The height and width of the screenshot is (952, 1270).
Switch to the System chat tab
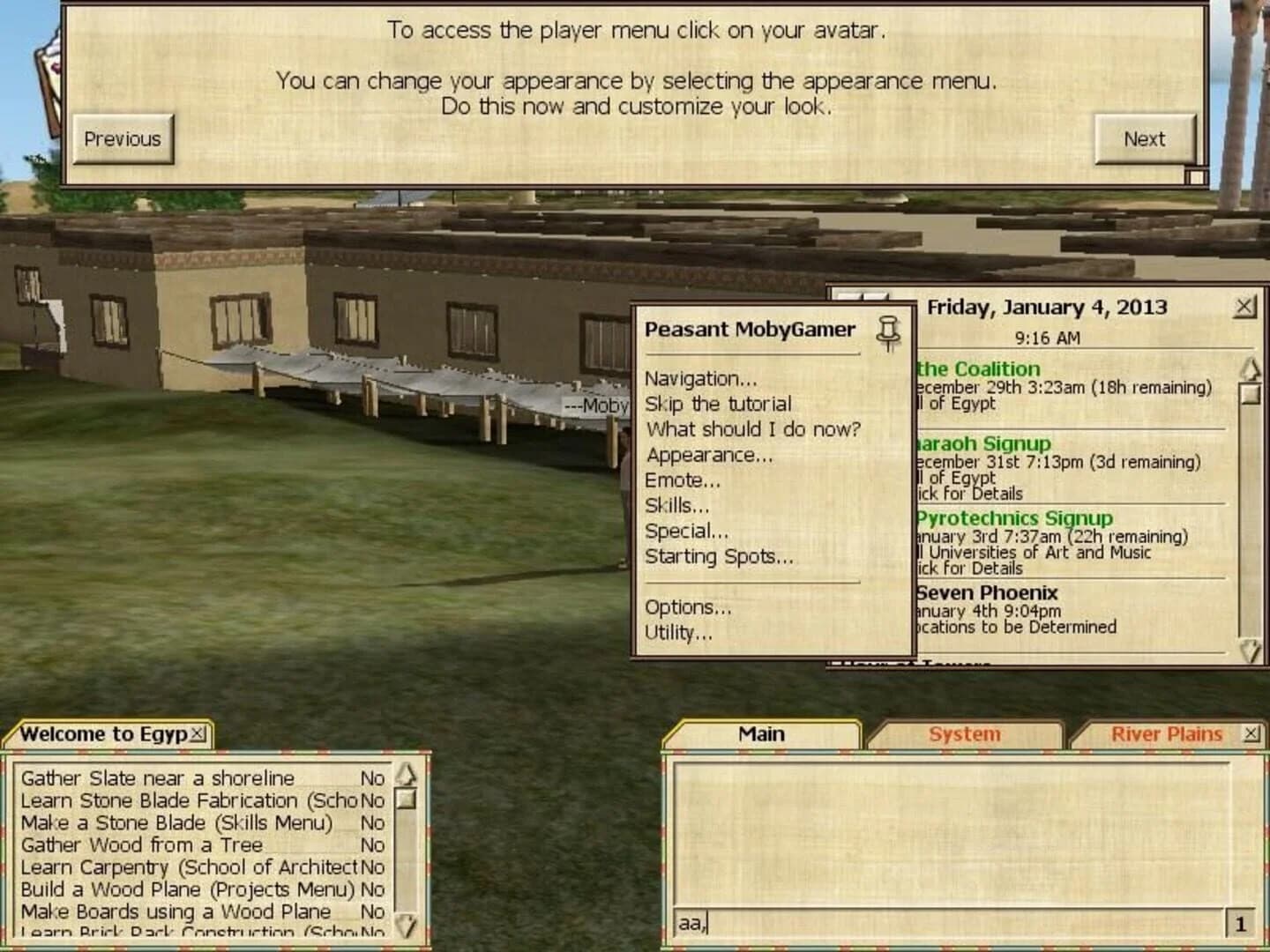pyautogui.click(x=964, y=733)
